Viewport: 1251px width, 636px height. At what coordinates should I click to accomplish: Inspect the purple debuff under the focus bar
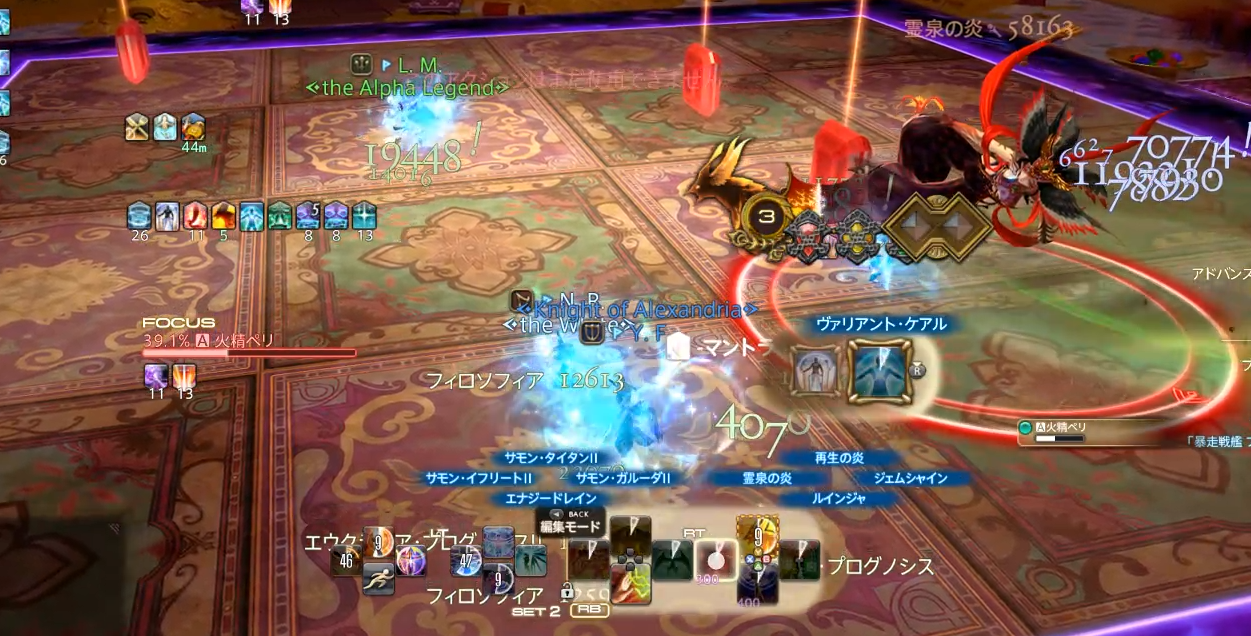click(156, 376)
